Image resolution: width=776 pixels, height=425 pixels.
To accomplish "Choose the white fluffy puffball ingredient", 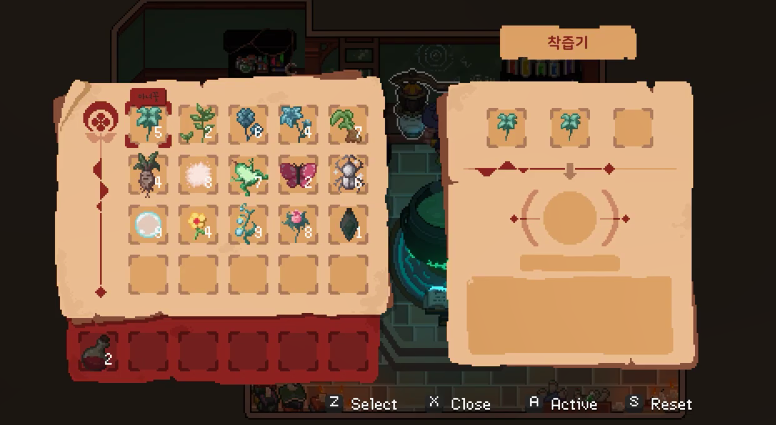I will point(198,174).
